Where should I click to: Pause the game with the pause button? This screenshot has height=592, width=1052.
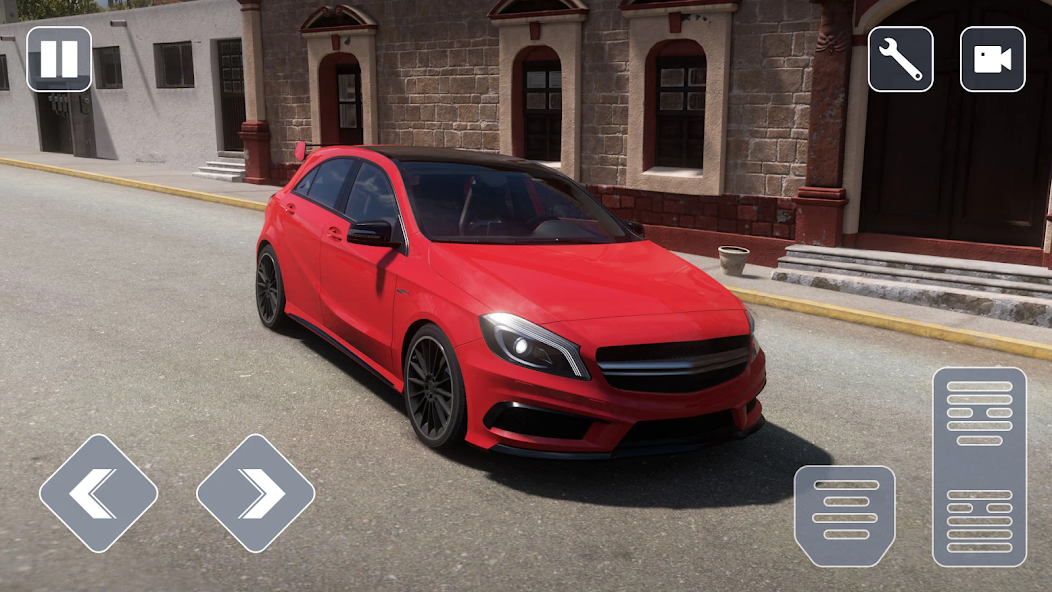[x=59, y=59]
